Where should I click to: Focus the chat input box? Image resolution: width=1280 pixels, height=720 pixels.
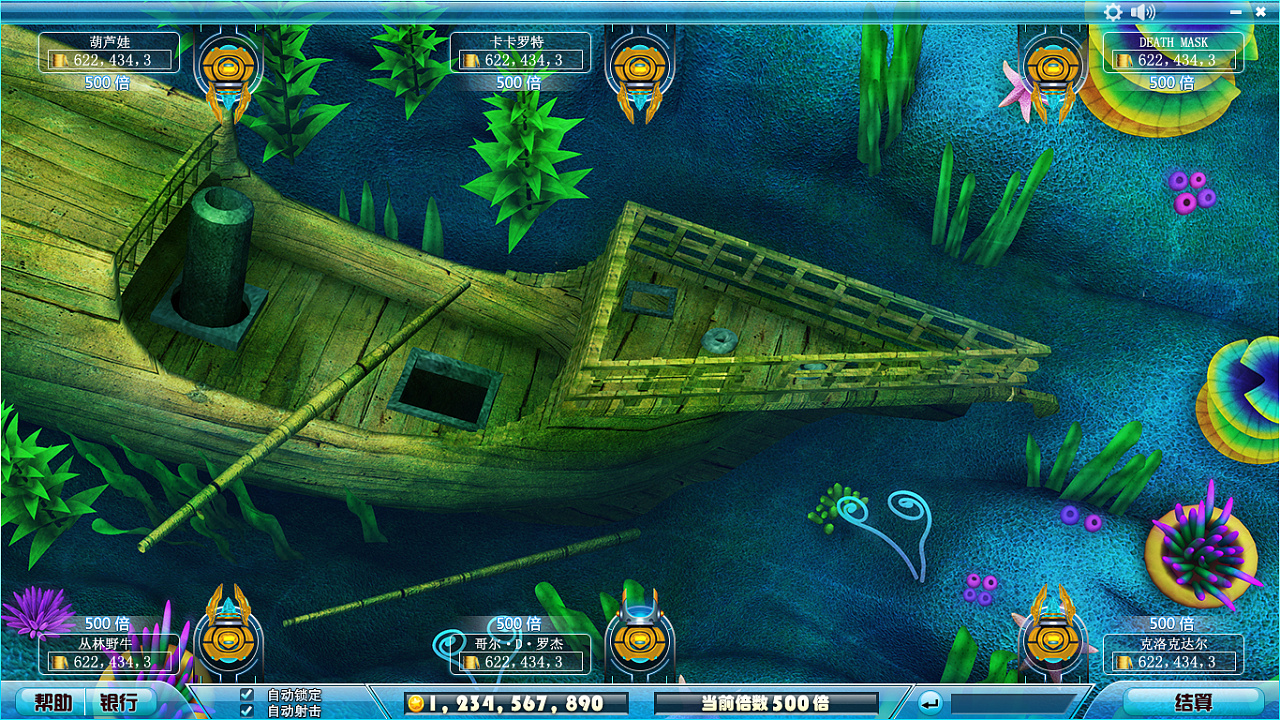click(x=1014, y=703)
